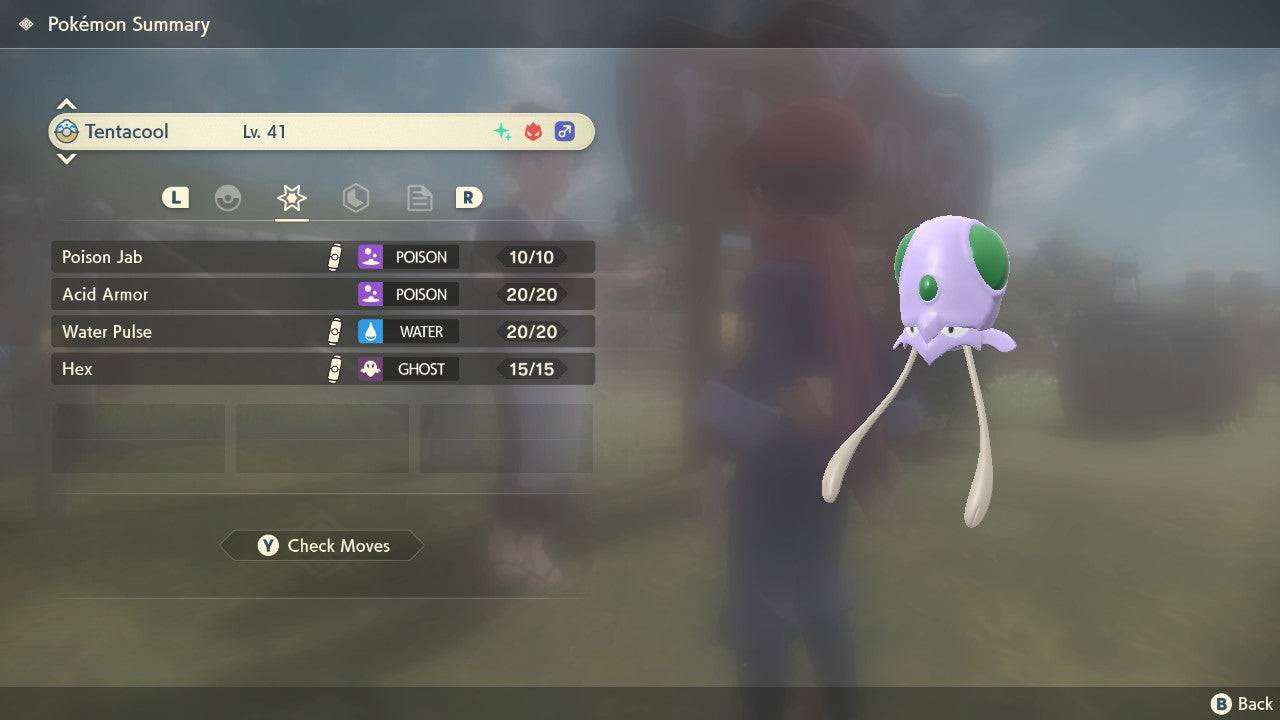Open Check Moves
The height and width of the screenshot is (720, 1280).
(322, 546)
